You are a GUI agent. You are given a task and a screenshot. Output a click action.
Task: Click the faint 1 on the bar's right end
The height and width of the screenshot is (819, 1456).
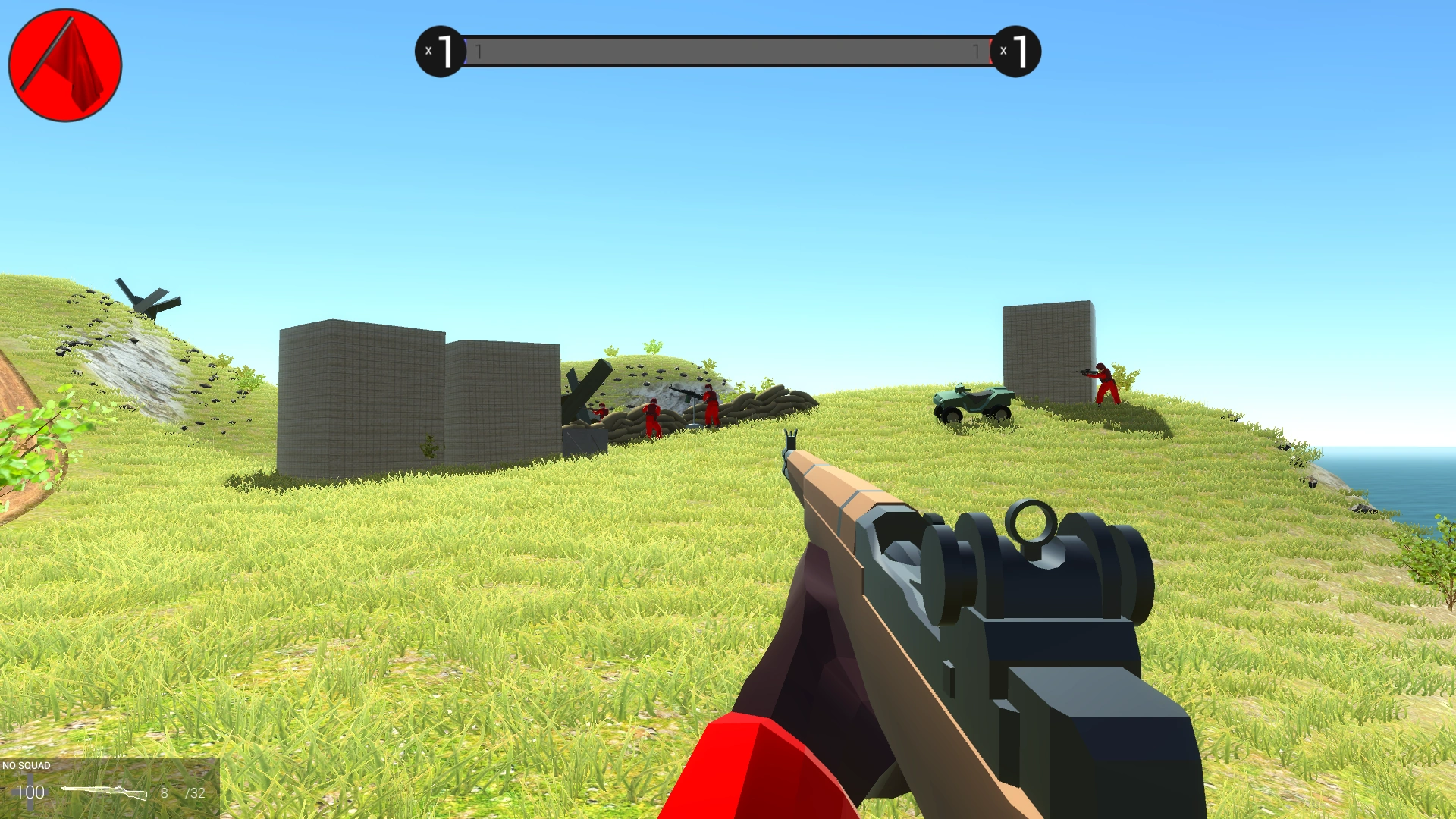click(x=977, y=50)
